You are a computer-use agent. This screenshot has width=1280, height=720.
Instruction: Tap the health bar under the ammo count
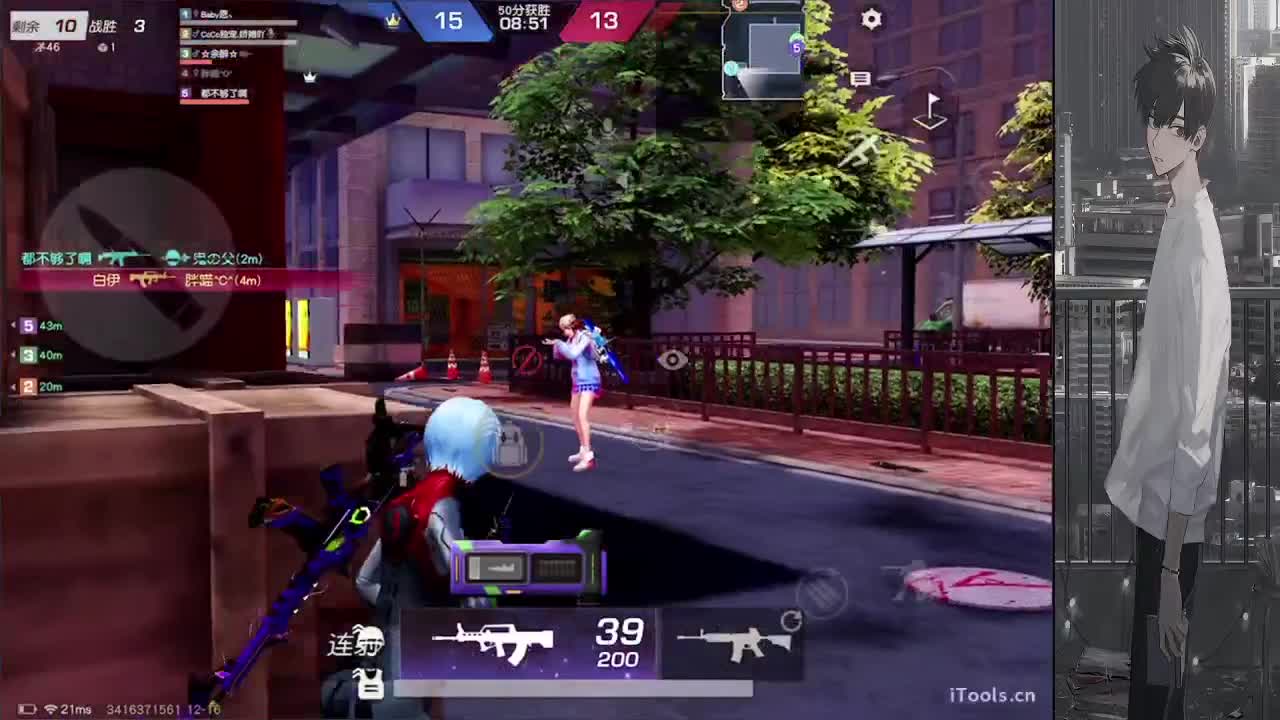pyautogui.click(x=570, y=687)
